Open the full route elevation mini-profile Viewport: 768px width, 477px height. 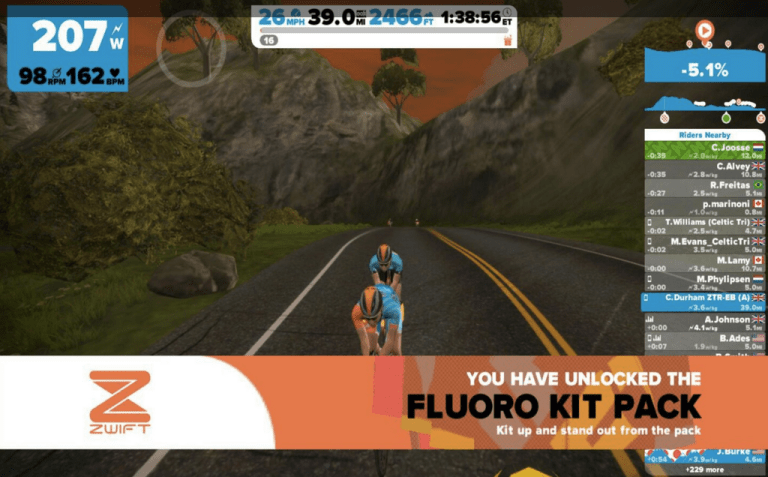coord(704,103)
